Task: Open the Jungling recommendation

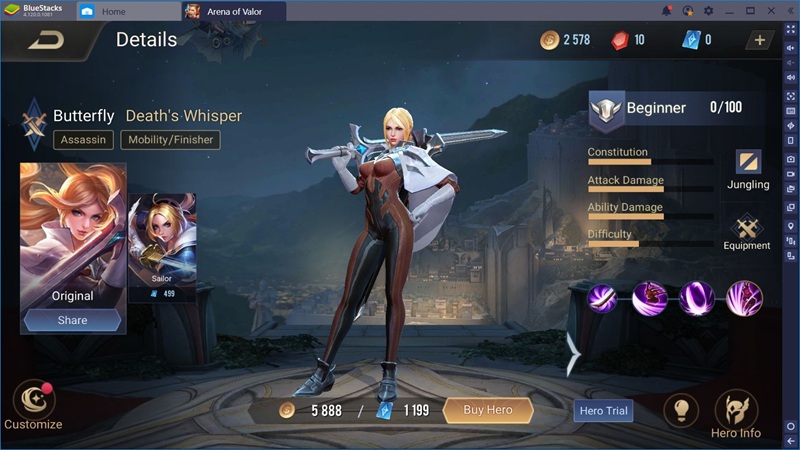Action: pos(748,168)
